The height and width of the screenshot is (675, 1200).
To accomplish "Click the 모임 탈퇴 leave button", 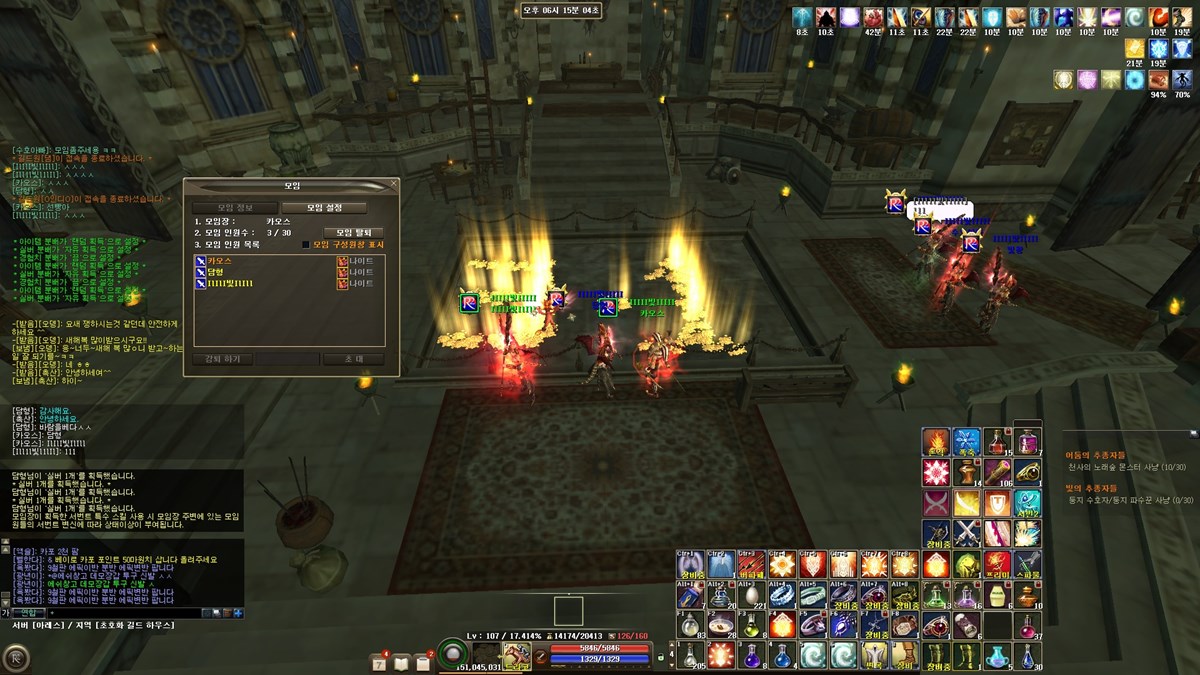I will point(353,232).
